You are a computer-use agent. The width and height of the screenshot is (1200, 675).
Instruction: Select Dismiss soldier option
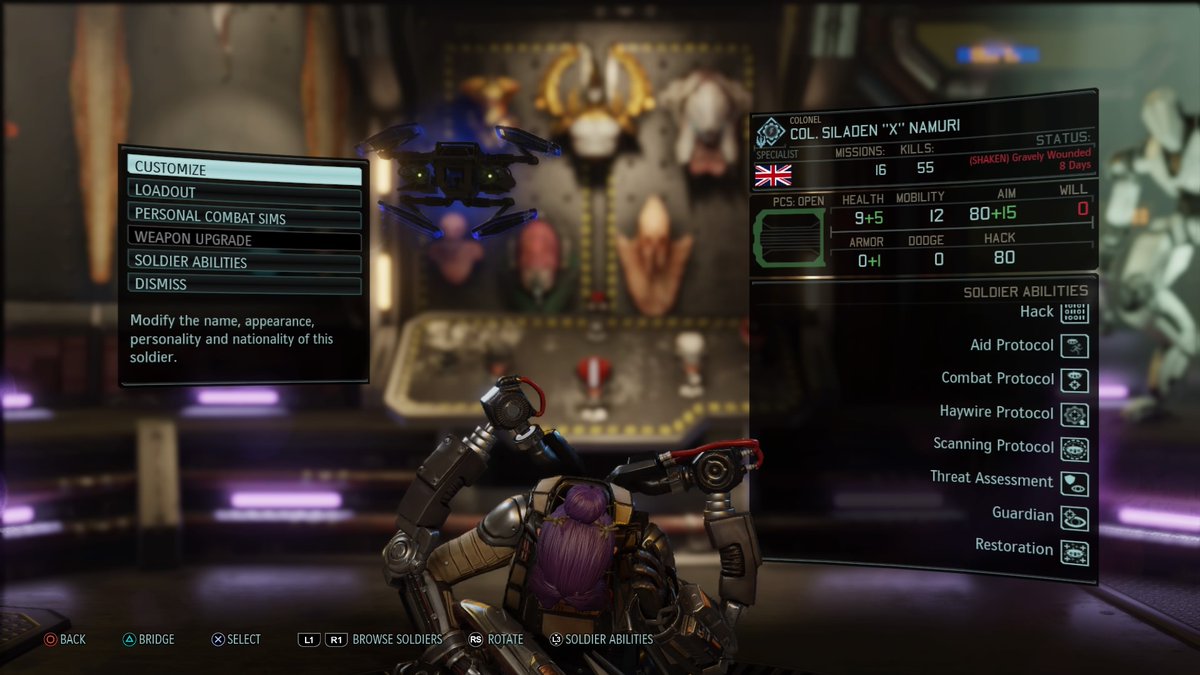point(244,284)
